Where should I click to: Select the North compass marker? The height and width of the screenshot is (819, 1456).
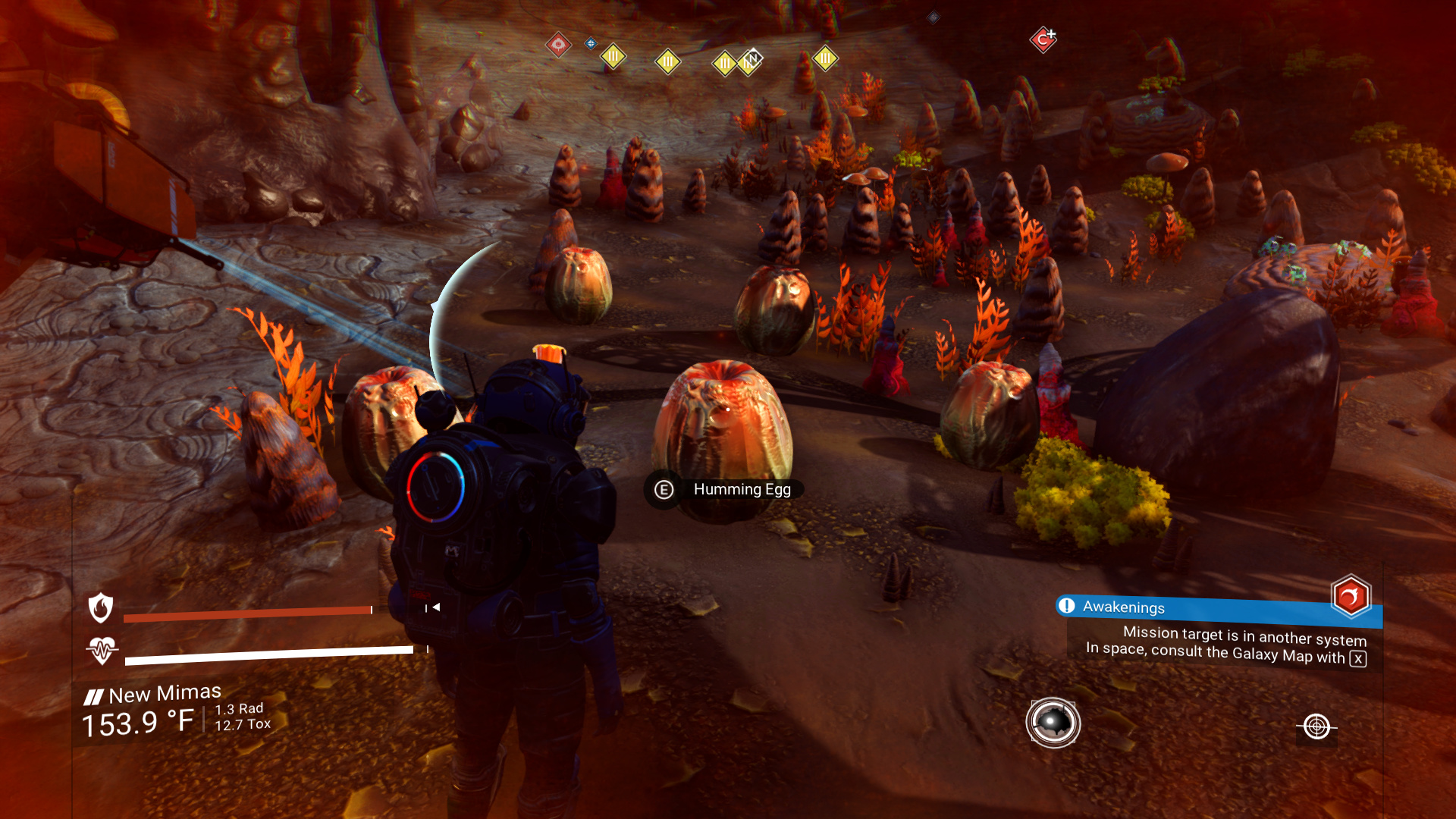click(x=753, y=58)
